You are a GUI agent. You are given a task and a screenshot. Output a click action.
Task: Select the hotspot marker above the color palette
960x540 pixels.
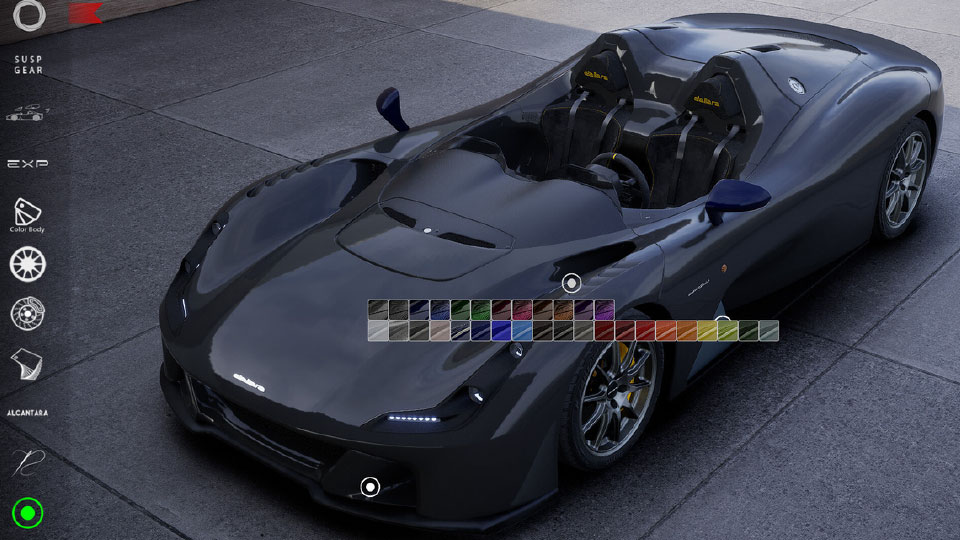tap(571, 284)
